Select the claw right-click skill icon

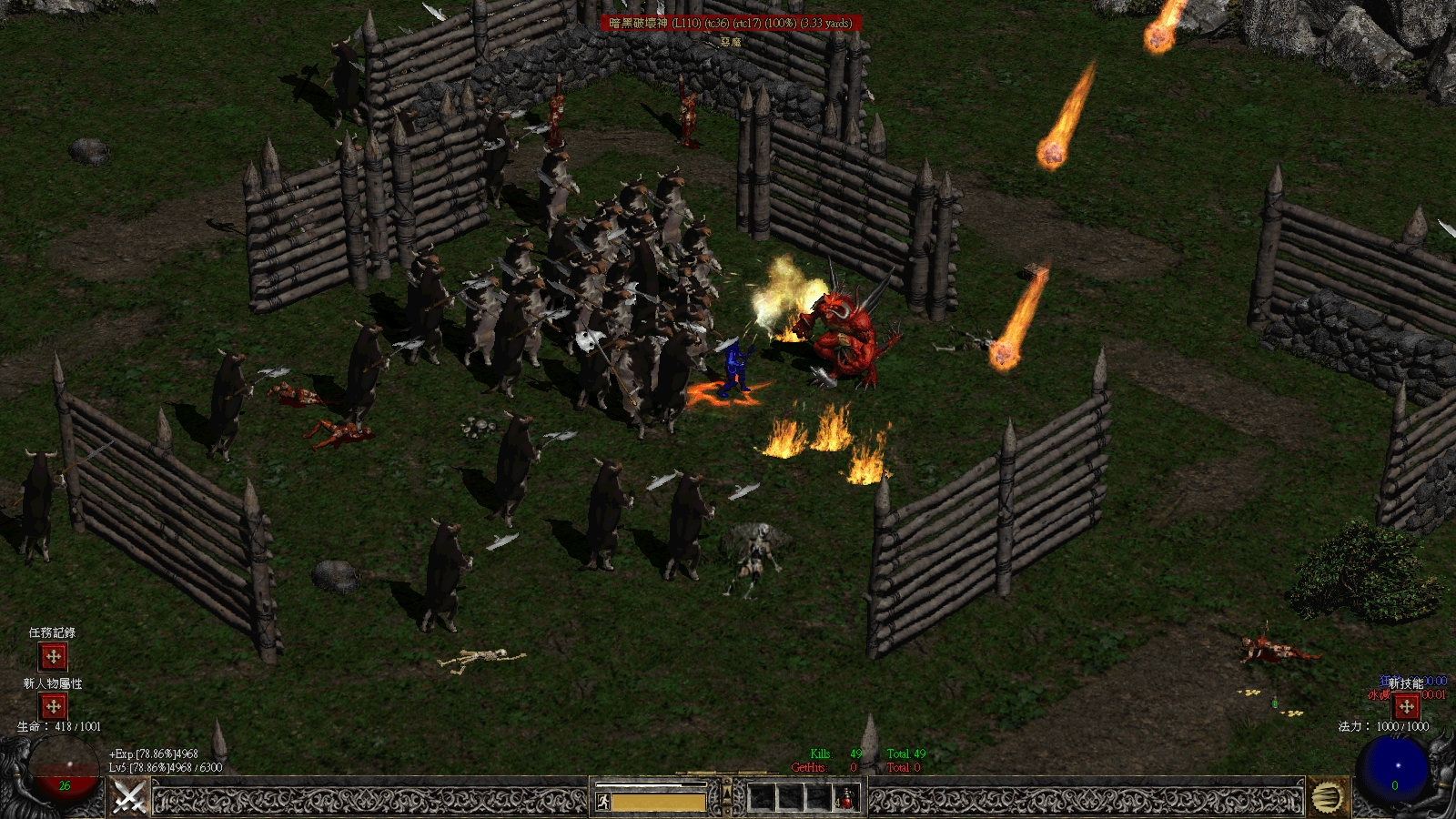[1328, 799]
